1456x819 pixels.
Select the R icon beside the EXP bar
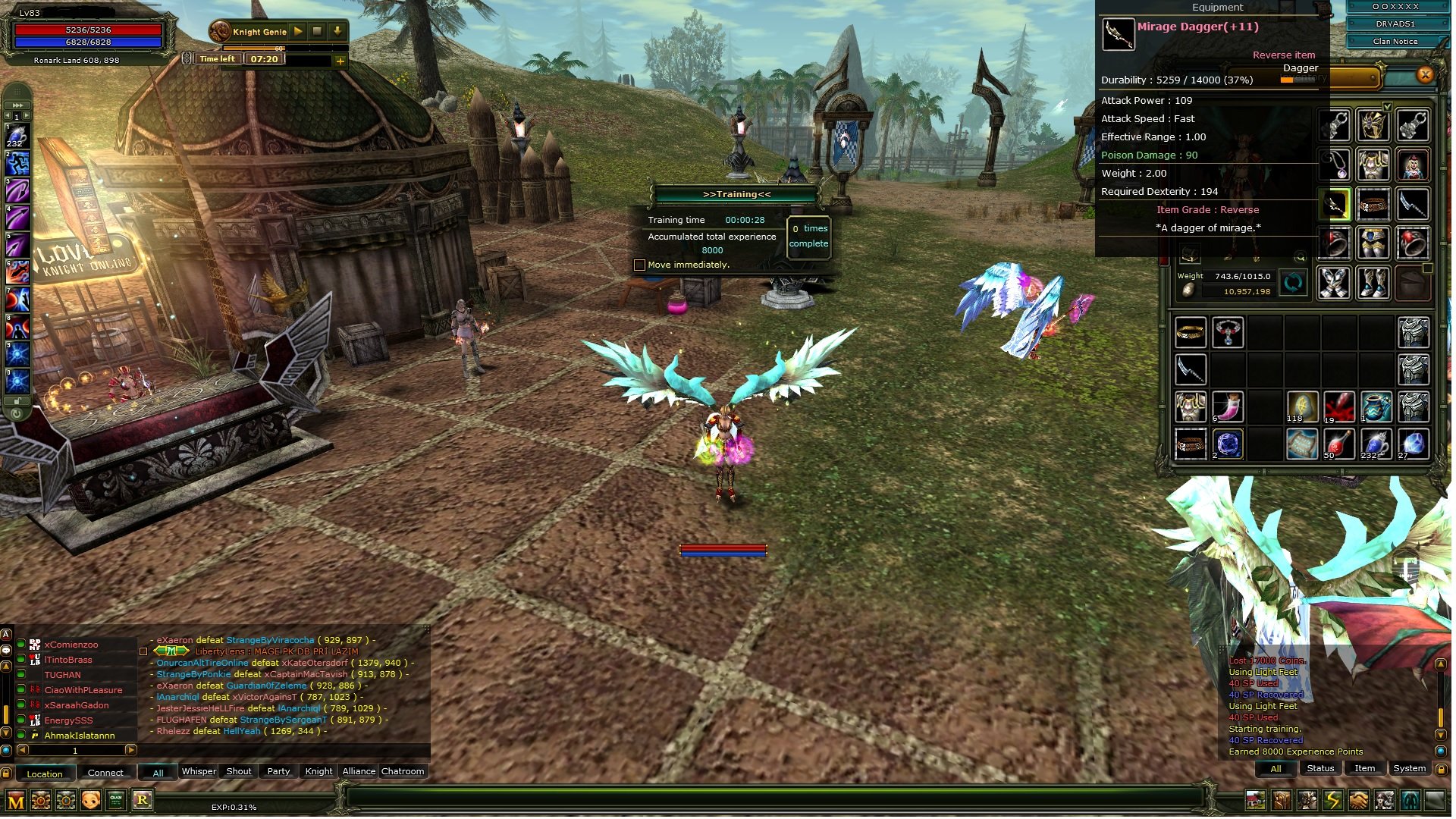143,799
